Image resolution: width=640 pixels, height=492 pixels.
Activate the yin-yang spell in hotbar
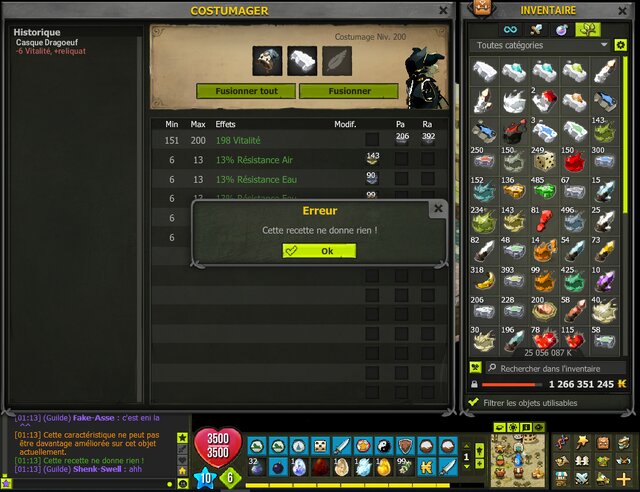click(x=385, y=446)
